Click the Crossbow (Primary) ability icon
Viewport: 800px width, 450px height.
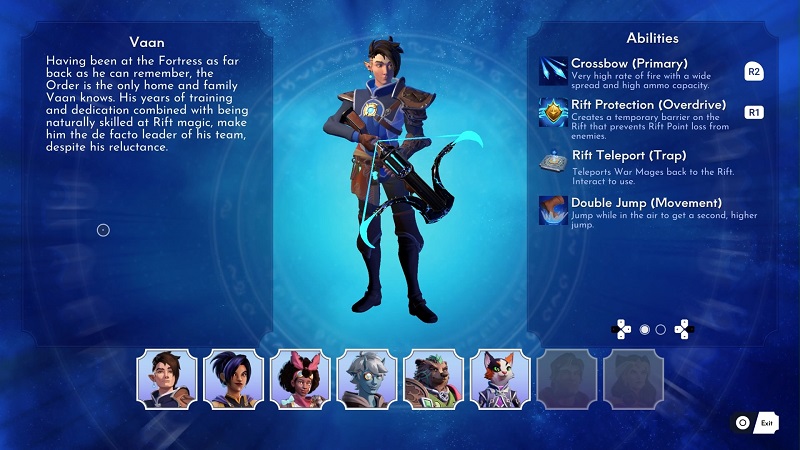coord(553,71)
